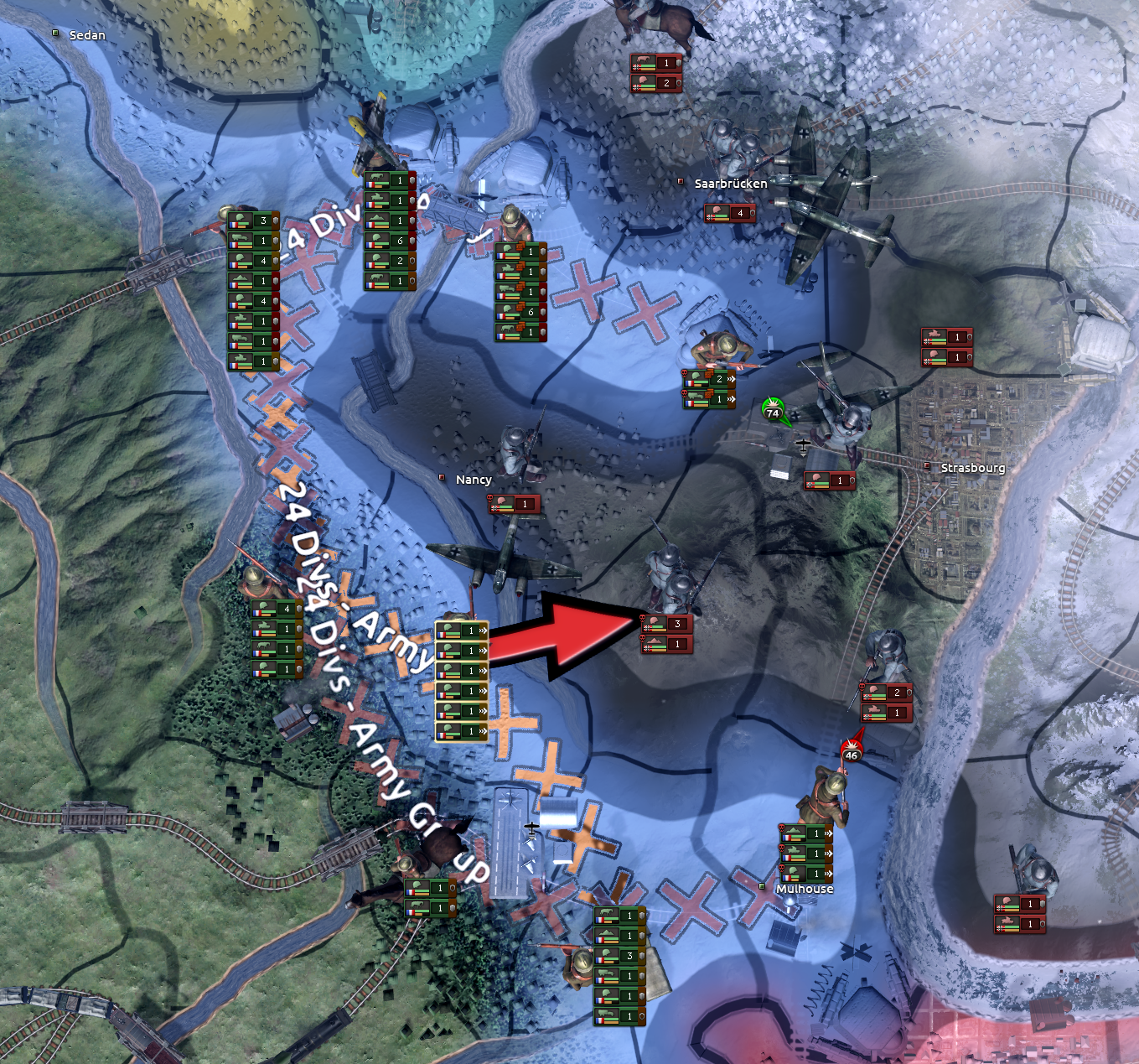Click the black aircraft icon at the Strasbourg airfield
This screenshot has width=1139, height=1064.
(x=804, y=445)
